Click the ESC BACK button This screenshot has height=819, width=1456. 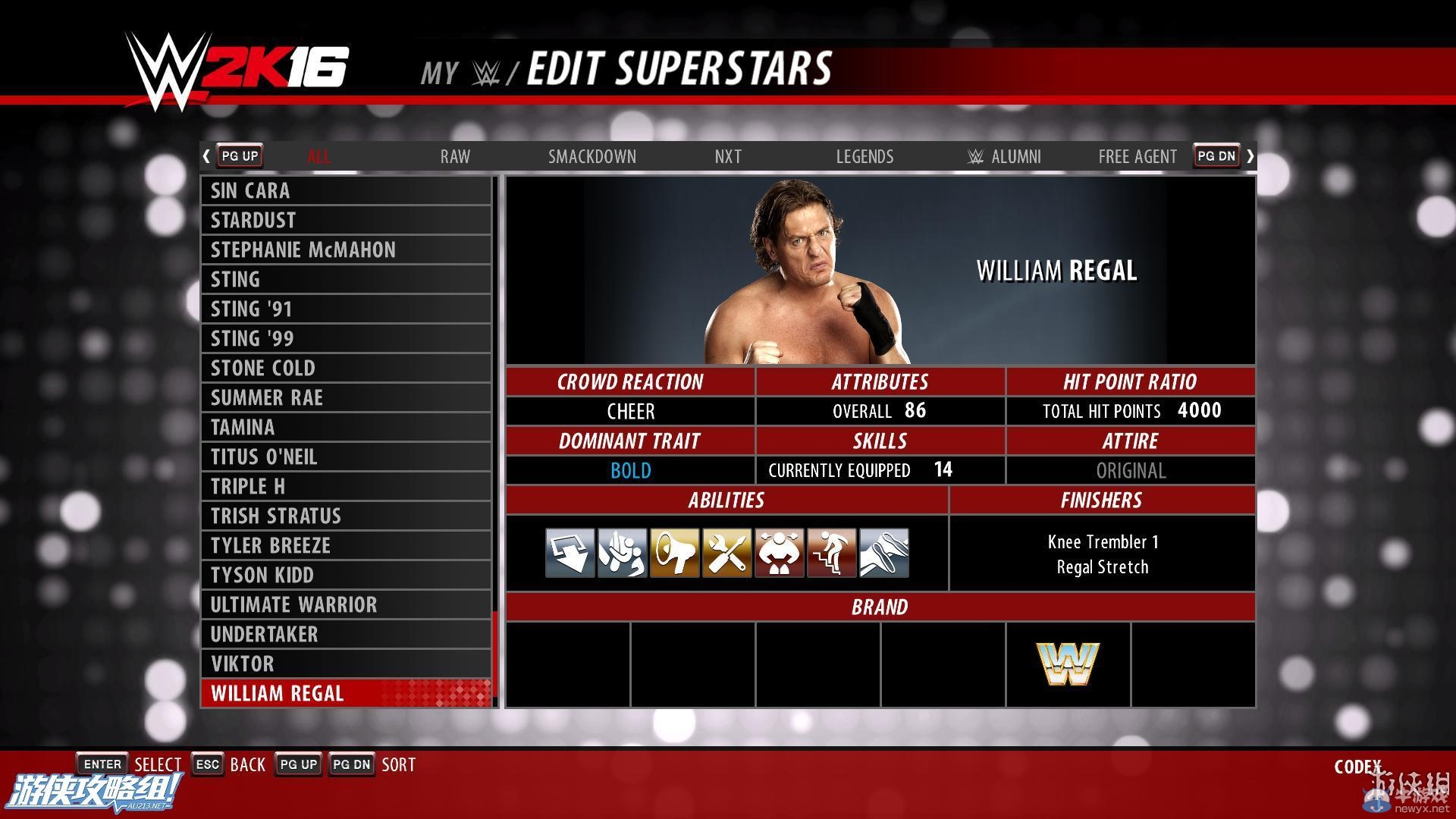point(207,764)
